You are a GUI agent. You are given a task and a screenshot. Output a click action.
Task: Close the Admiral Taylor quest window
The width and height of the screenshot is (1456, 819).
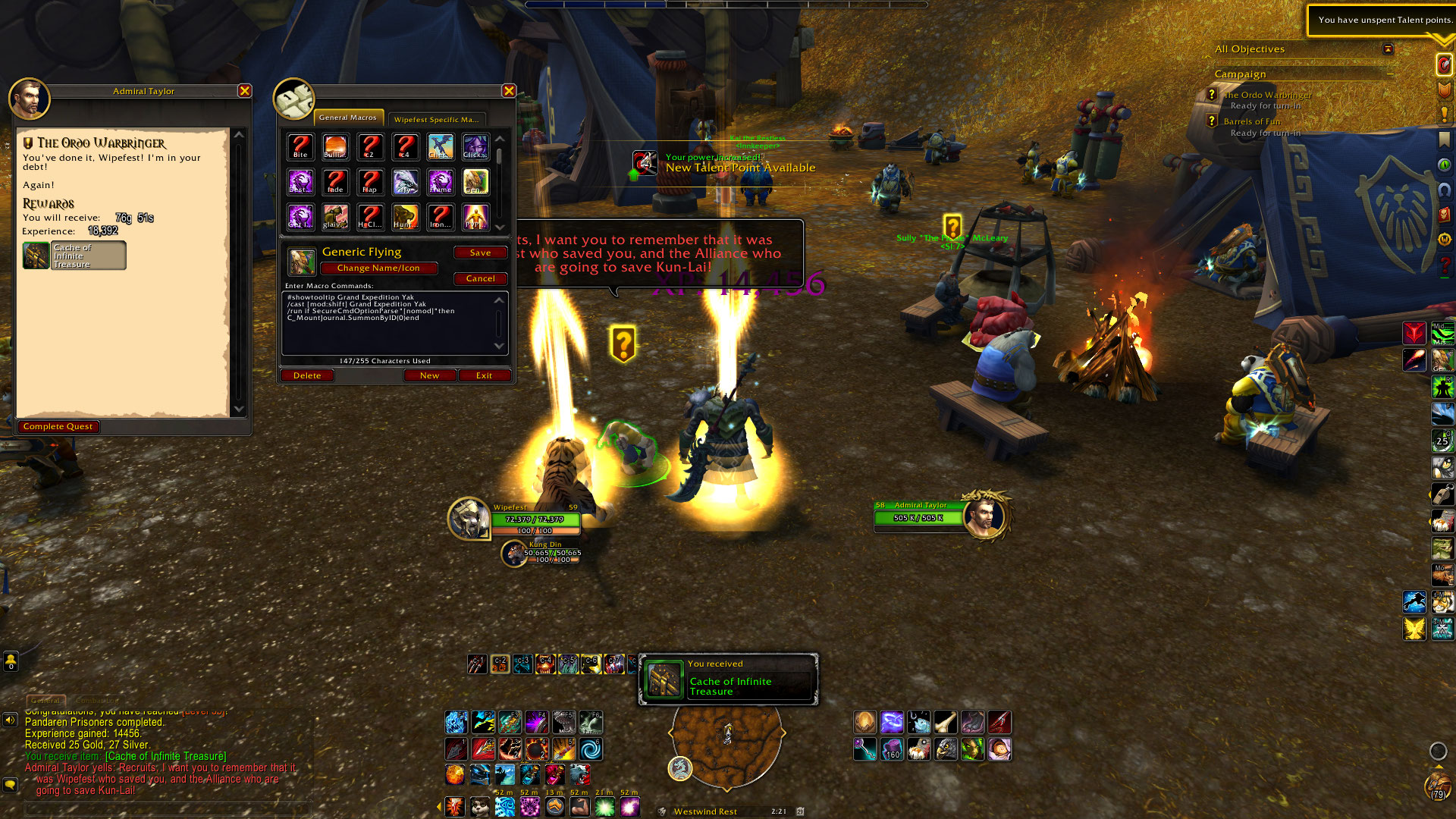[x=244, y=91]
